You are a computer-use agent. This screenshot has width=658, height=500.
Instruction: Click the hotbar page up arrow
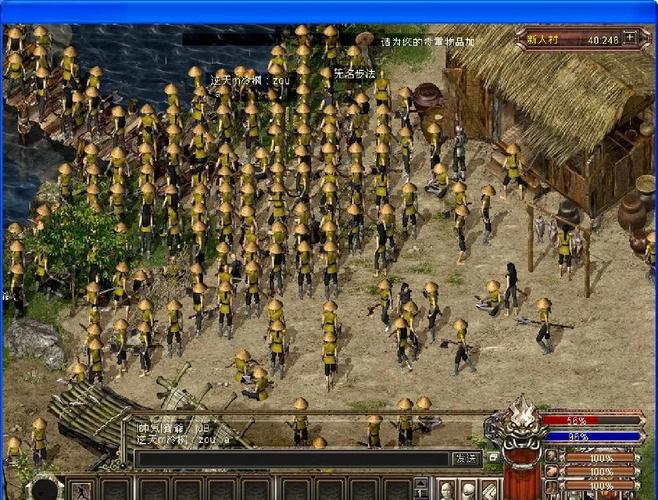click(x=420, y=483)
